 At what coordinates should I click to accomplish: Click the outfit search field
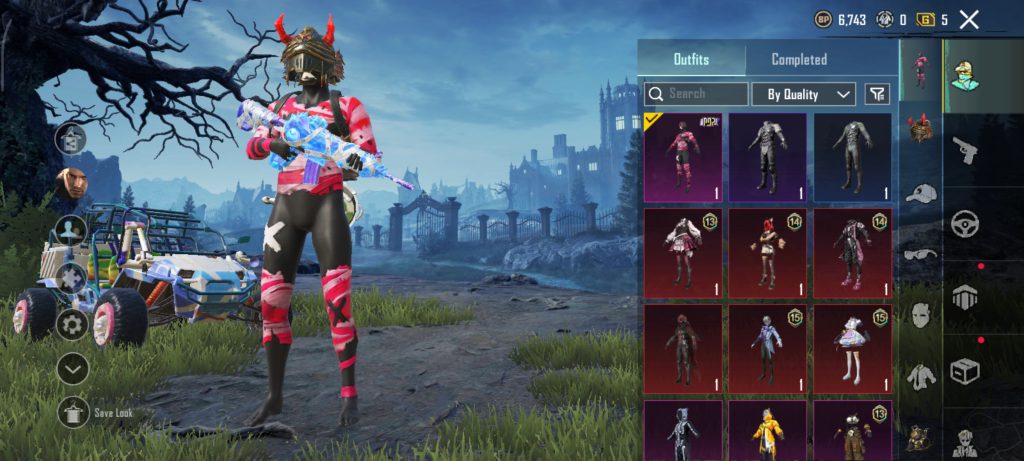pos(696,94)
